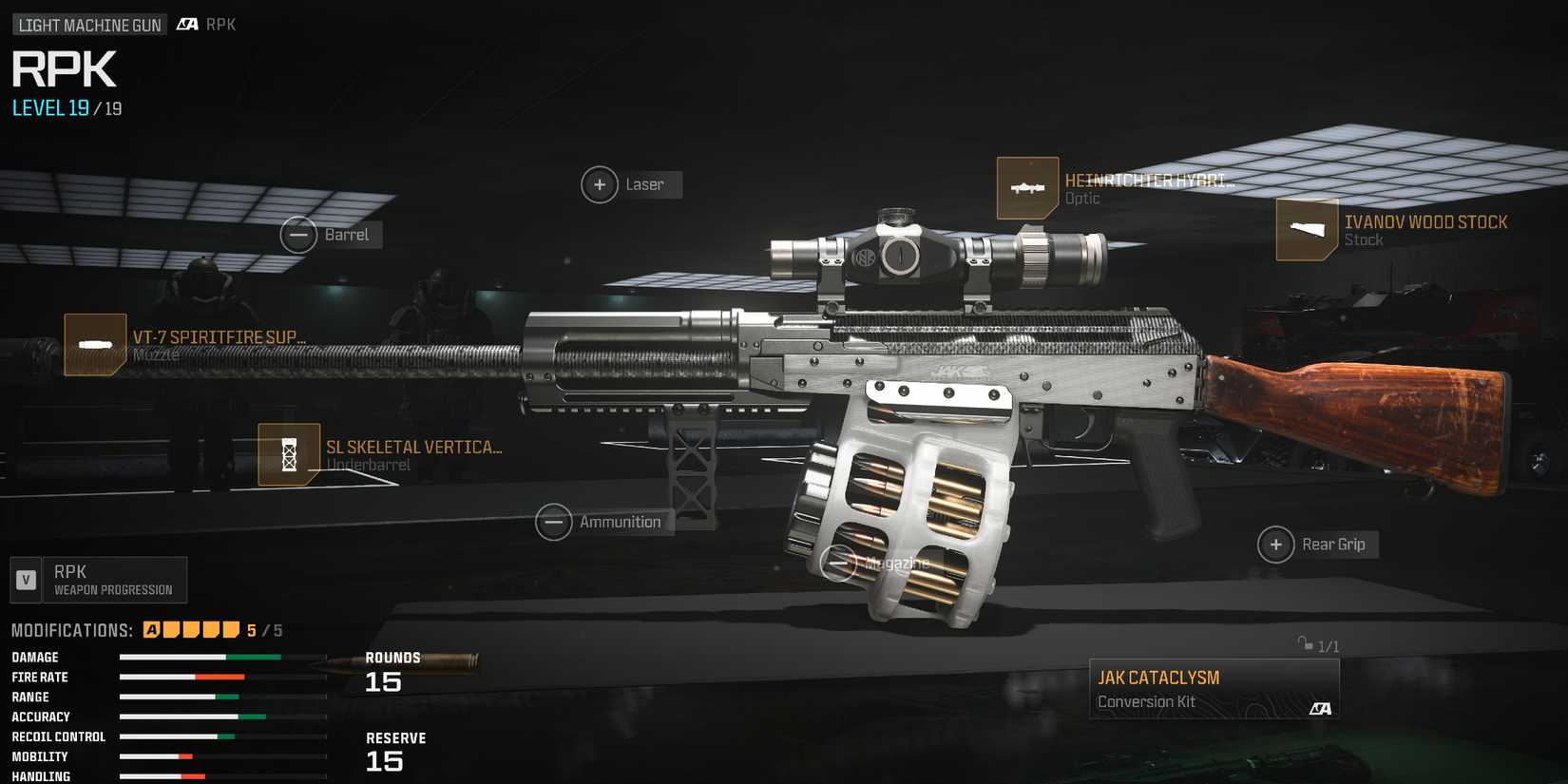Select the RPK name in the header
Screen dimensions: 1568x784
(63, 68)
